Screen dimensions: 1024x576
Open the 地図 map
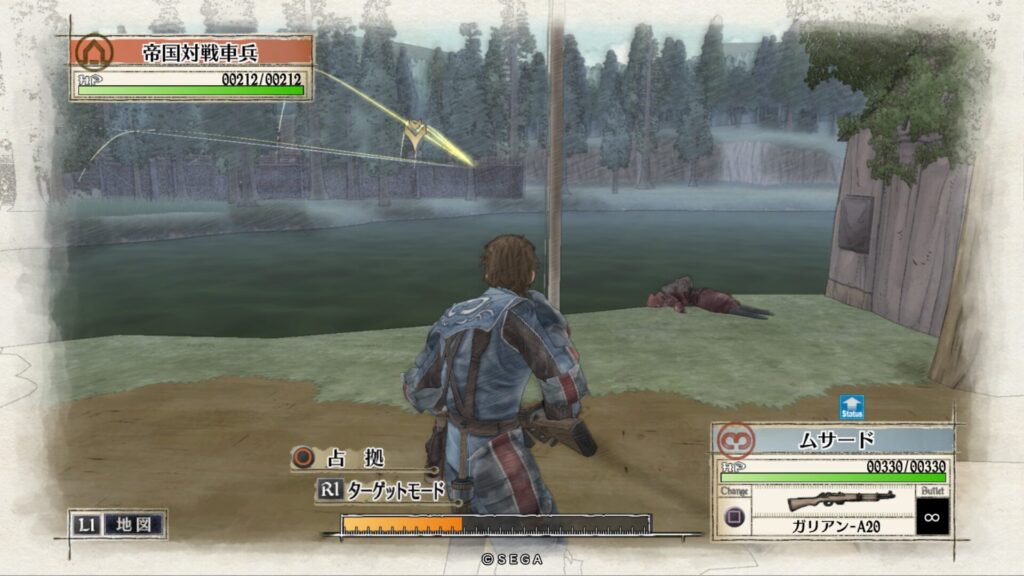tap(118, 523)
